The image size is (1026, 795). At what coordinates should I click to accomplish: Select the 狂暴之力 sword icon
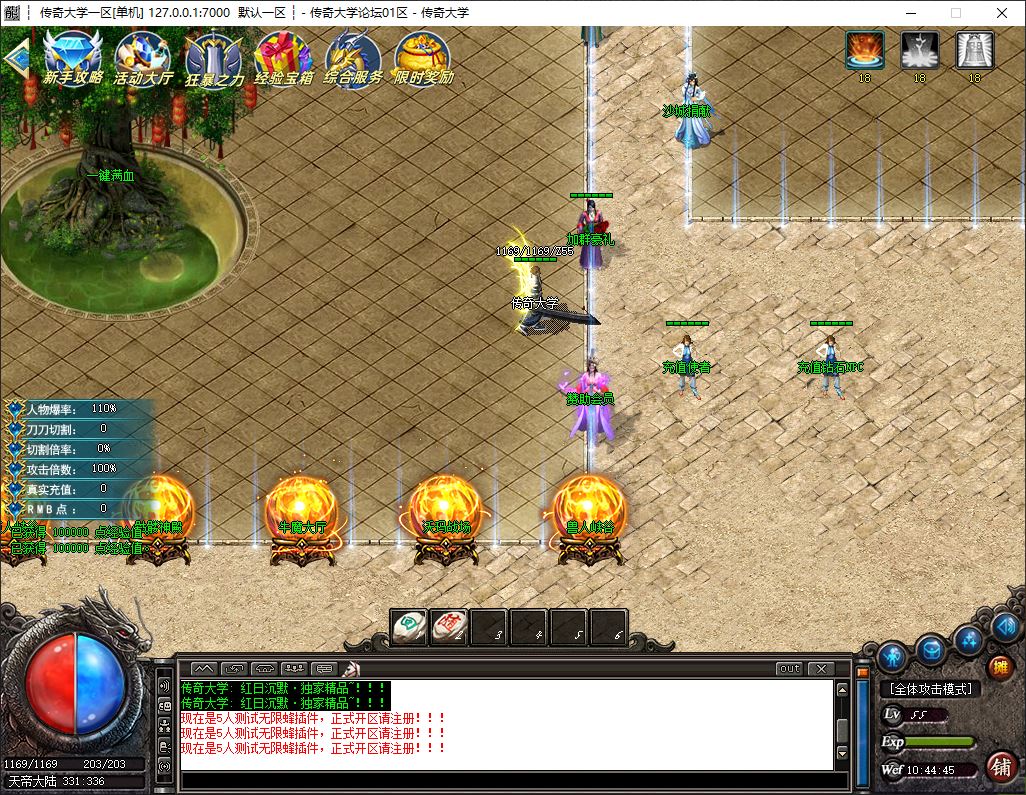point(213,56)
